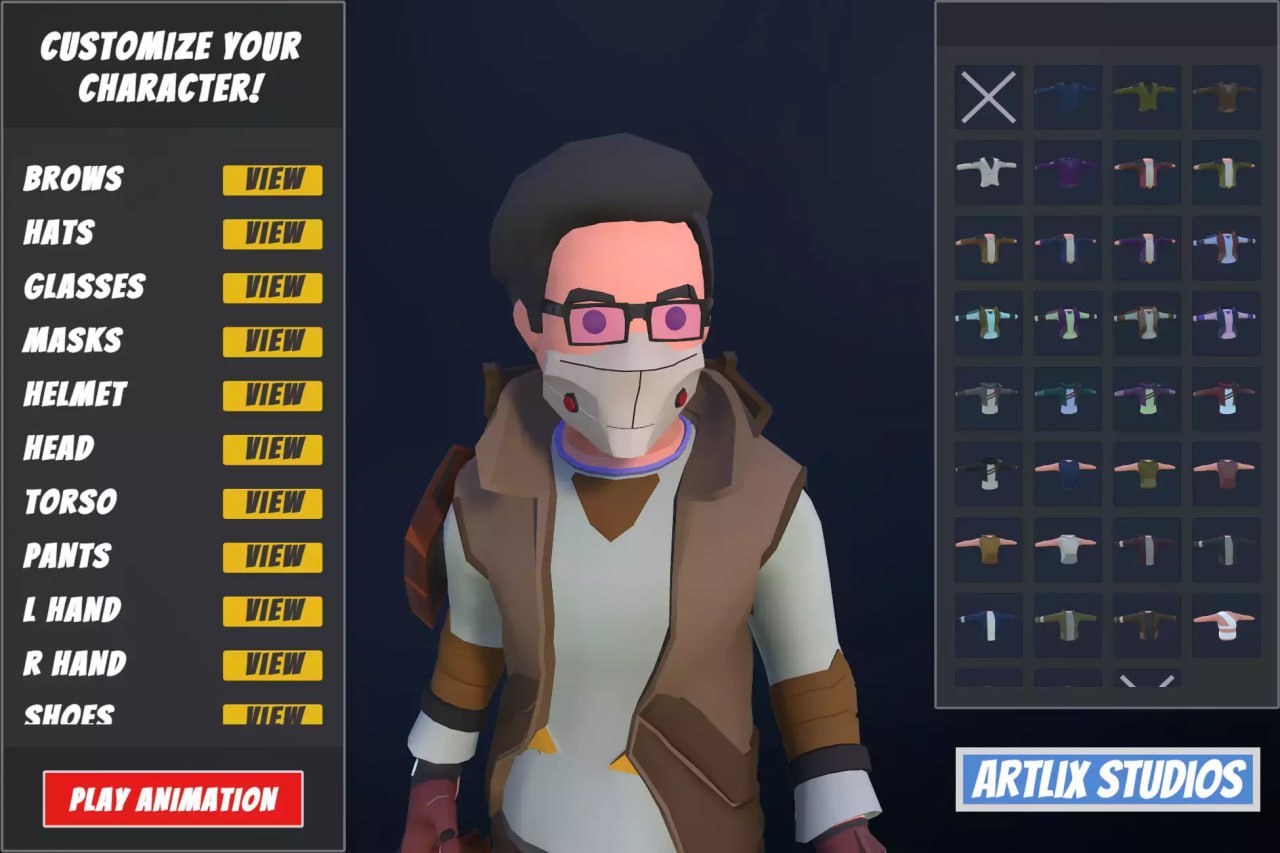The width and height of the screenshot is (1280, 853).
Task: Click the X icon to remove torso clothing
Action: [x=987, y=97]
